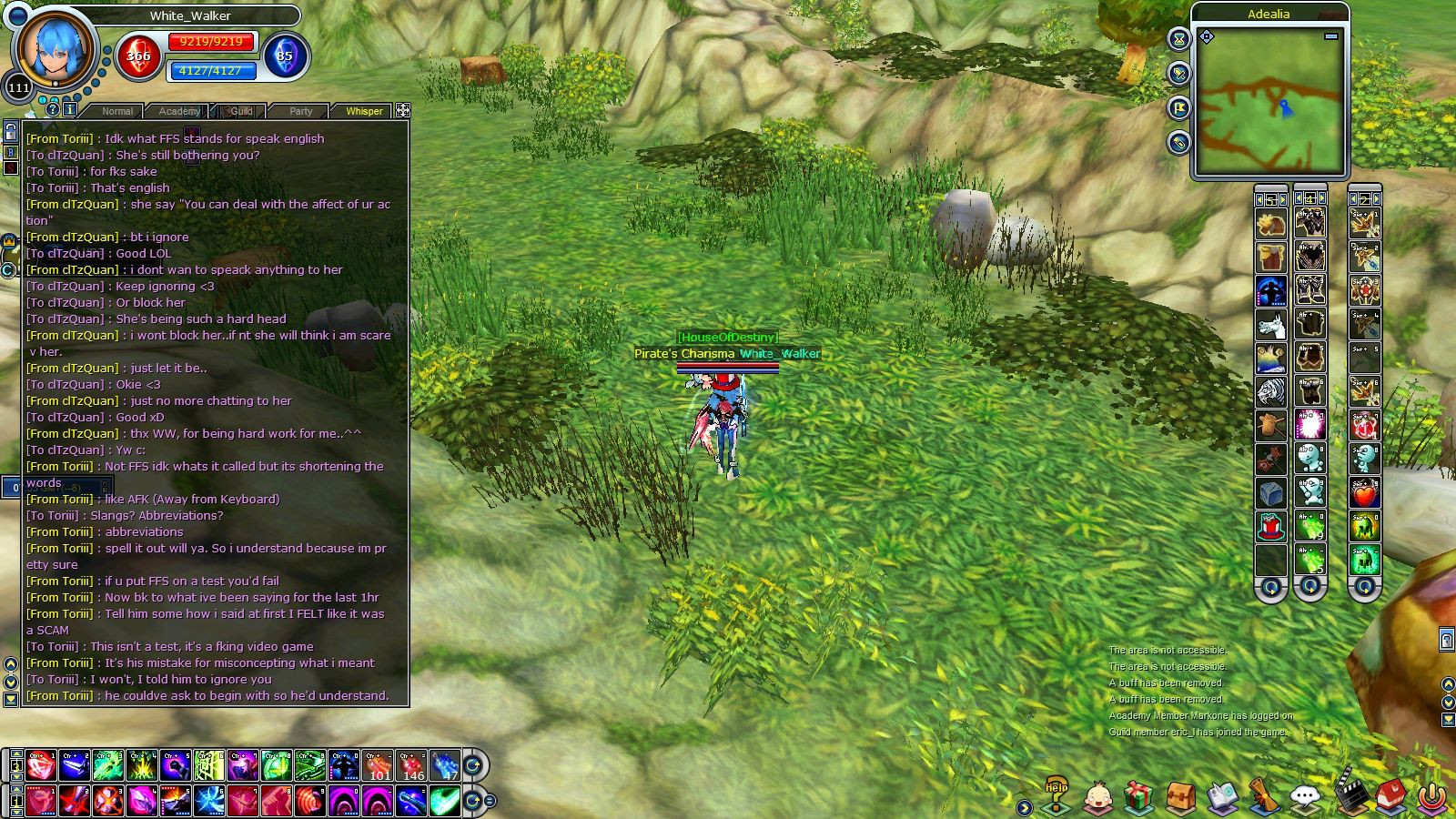Switch to the Normal chat tab

(117, 111)
